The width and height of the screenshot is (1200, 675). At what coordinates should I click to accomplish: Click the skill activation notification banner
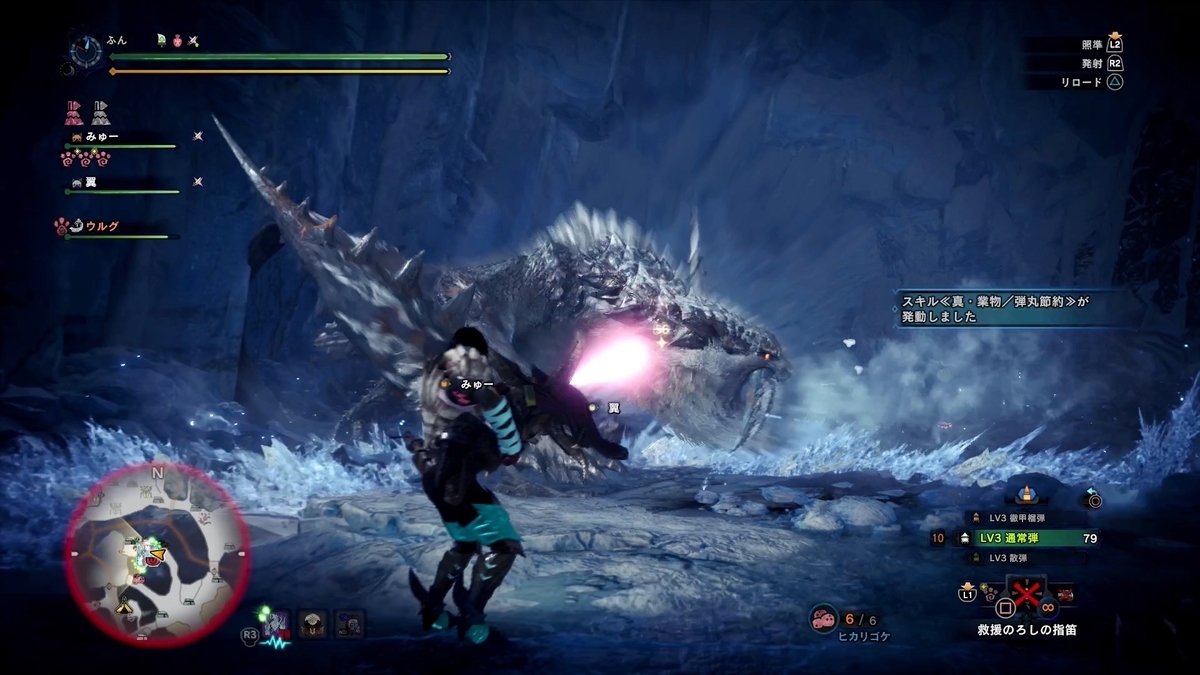(x=1000, y=305)
